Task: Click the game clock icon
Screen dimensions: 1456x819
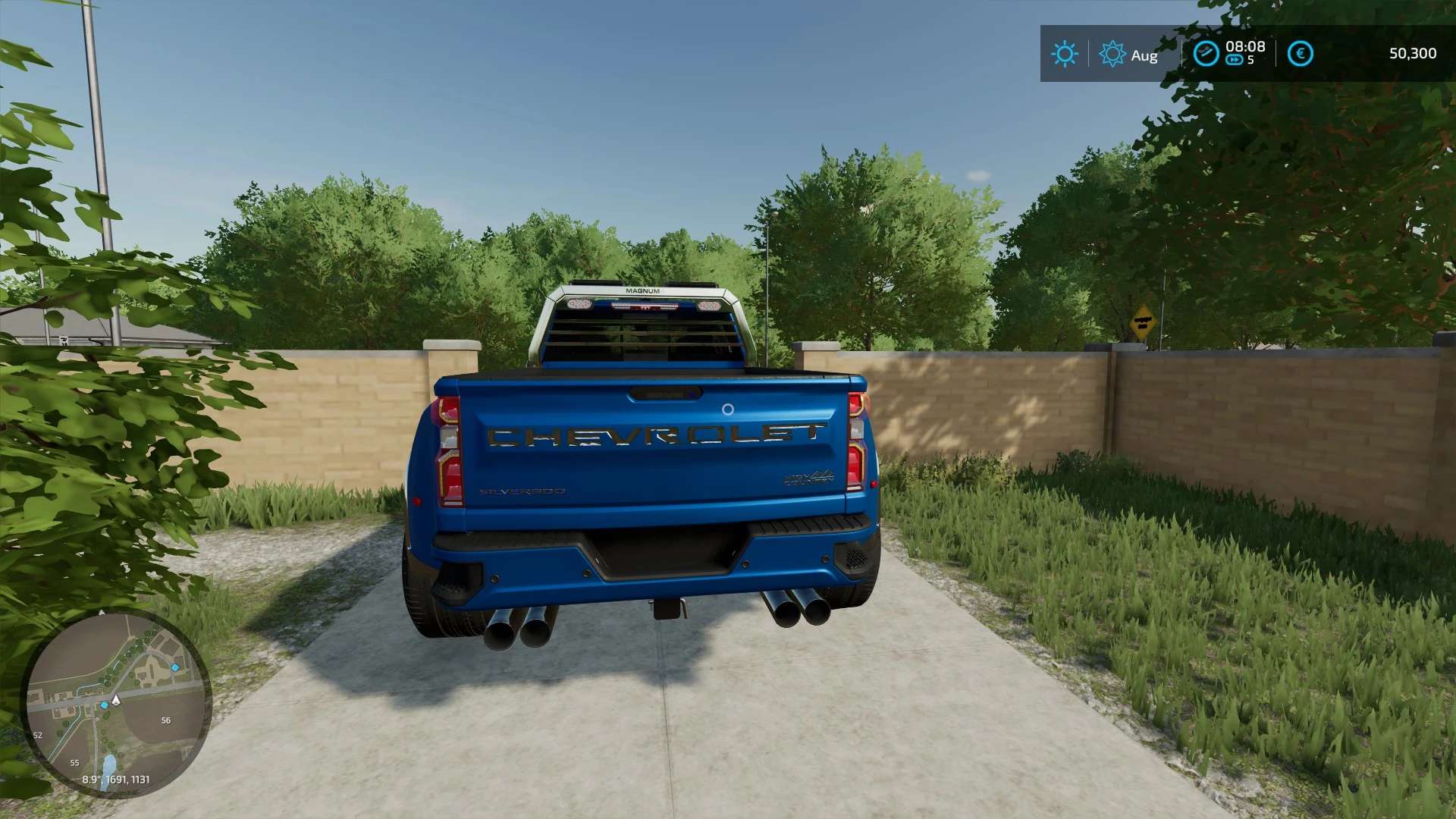Action: [x=1206, y=53]
